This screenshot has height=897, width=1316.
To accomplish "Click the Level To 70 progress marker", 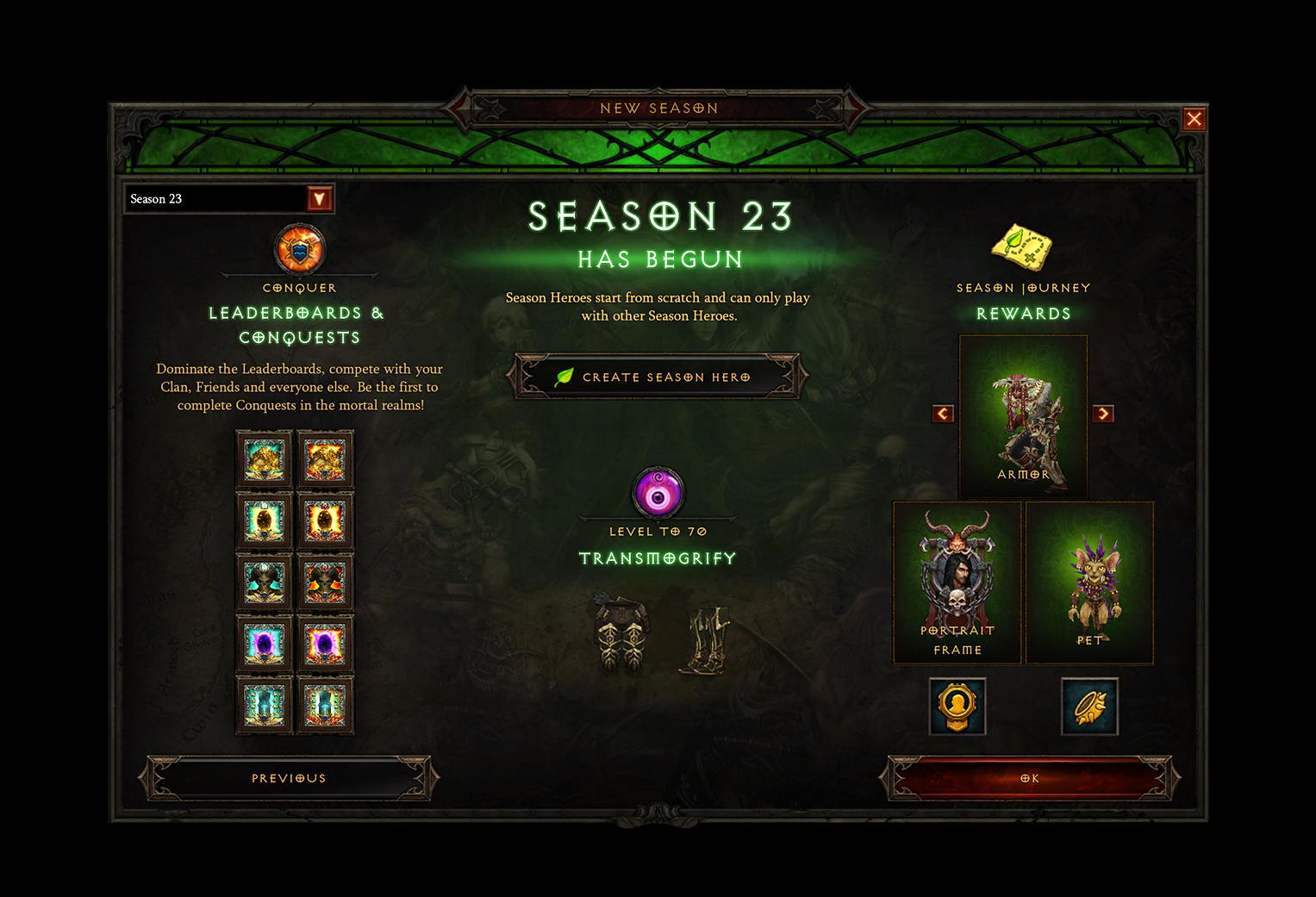I will pyautogui.click(x=658, y=532).
